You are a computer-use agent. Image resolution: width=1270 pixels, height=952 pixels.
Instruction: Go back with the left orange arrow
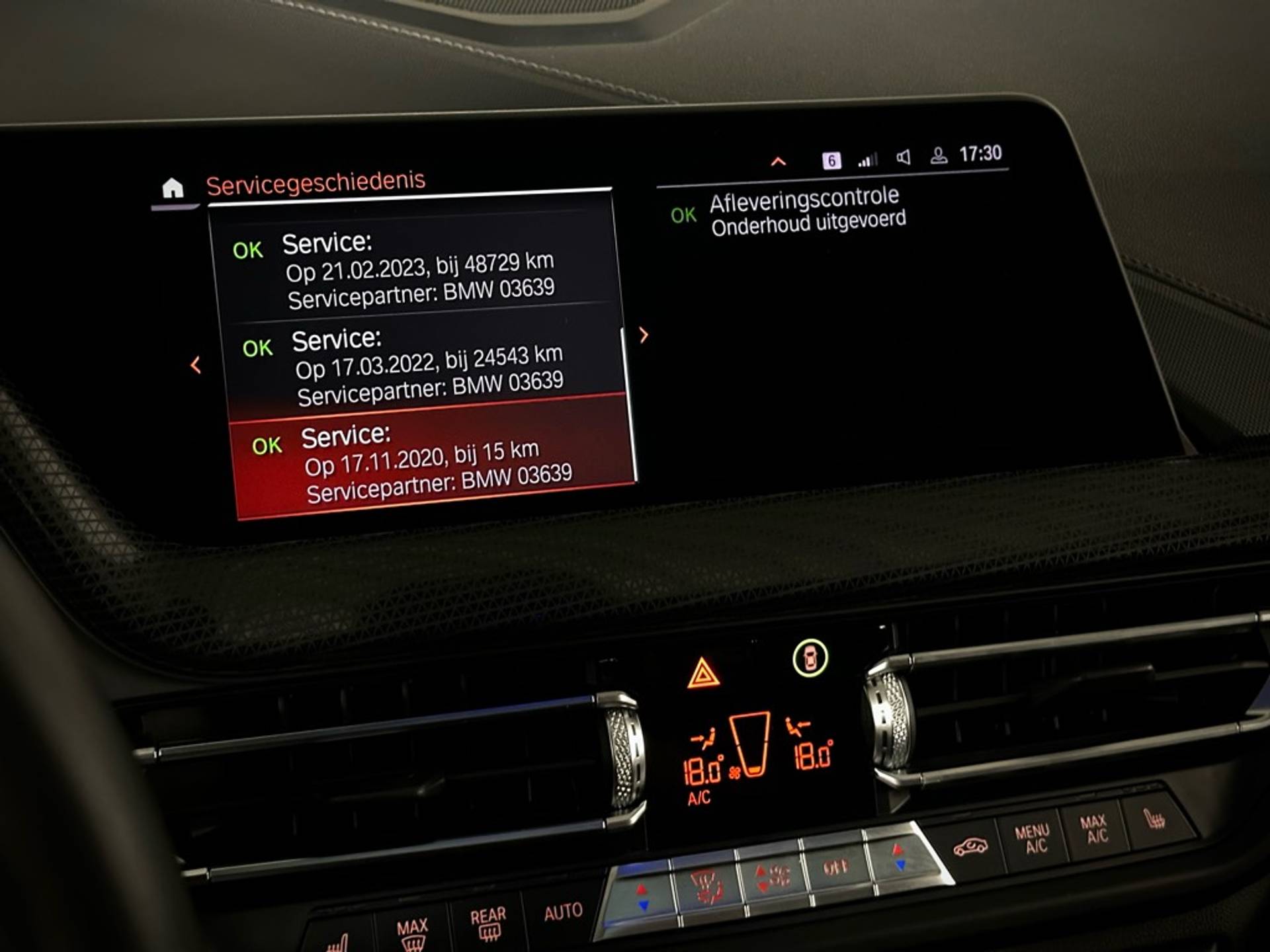(196, 365)
